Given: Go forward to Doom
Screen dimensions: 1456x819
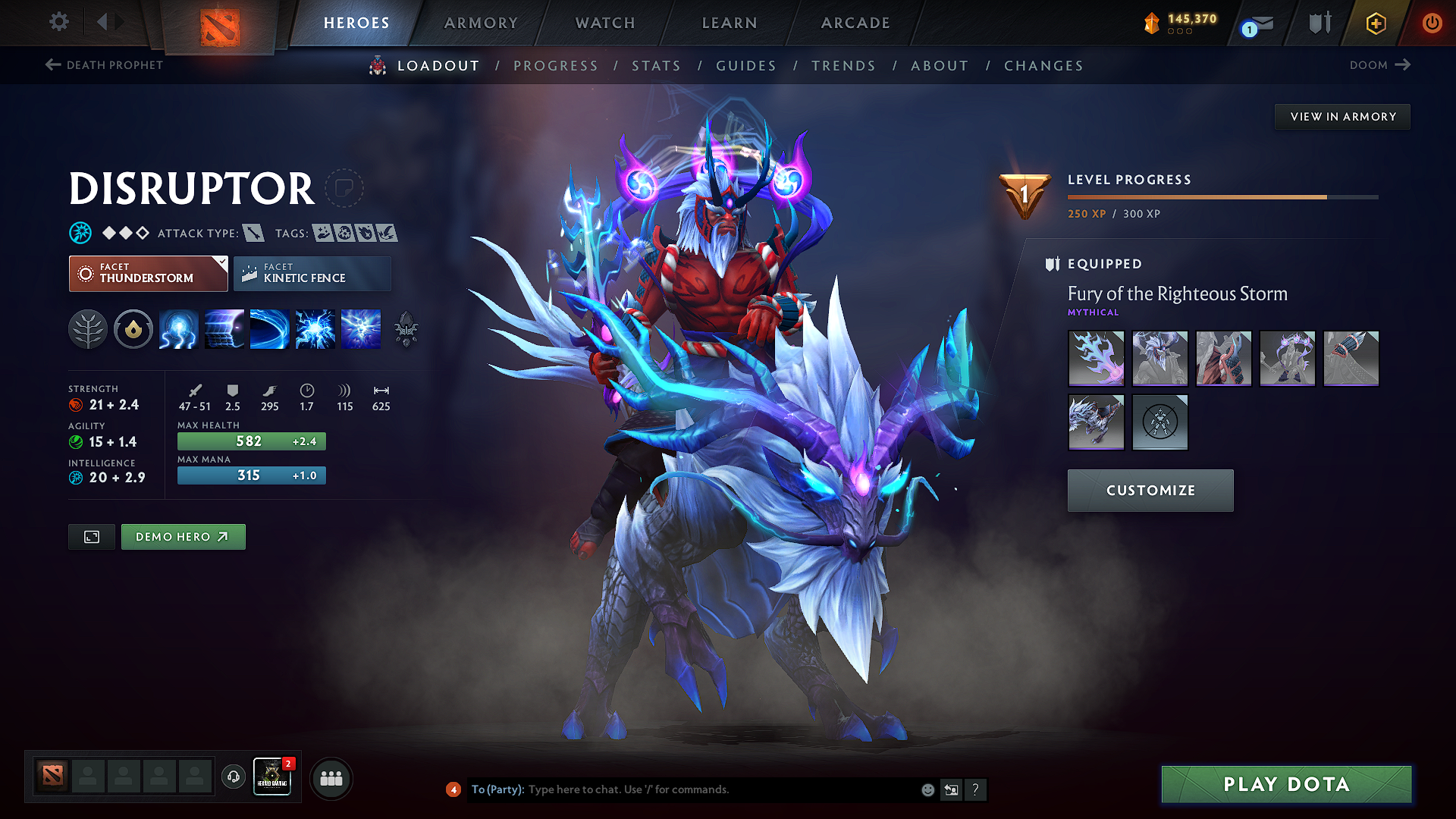Looking at the screenshot, I should point(1379,65).
